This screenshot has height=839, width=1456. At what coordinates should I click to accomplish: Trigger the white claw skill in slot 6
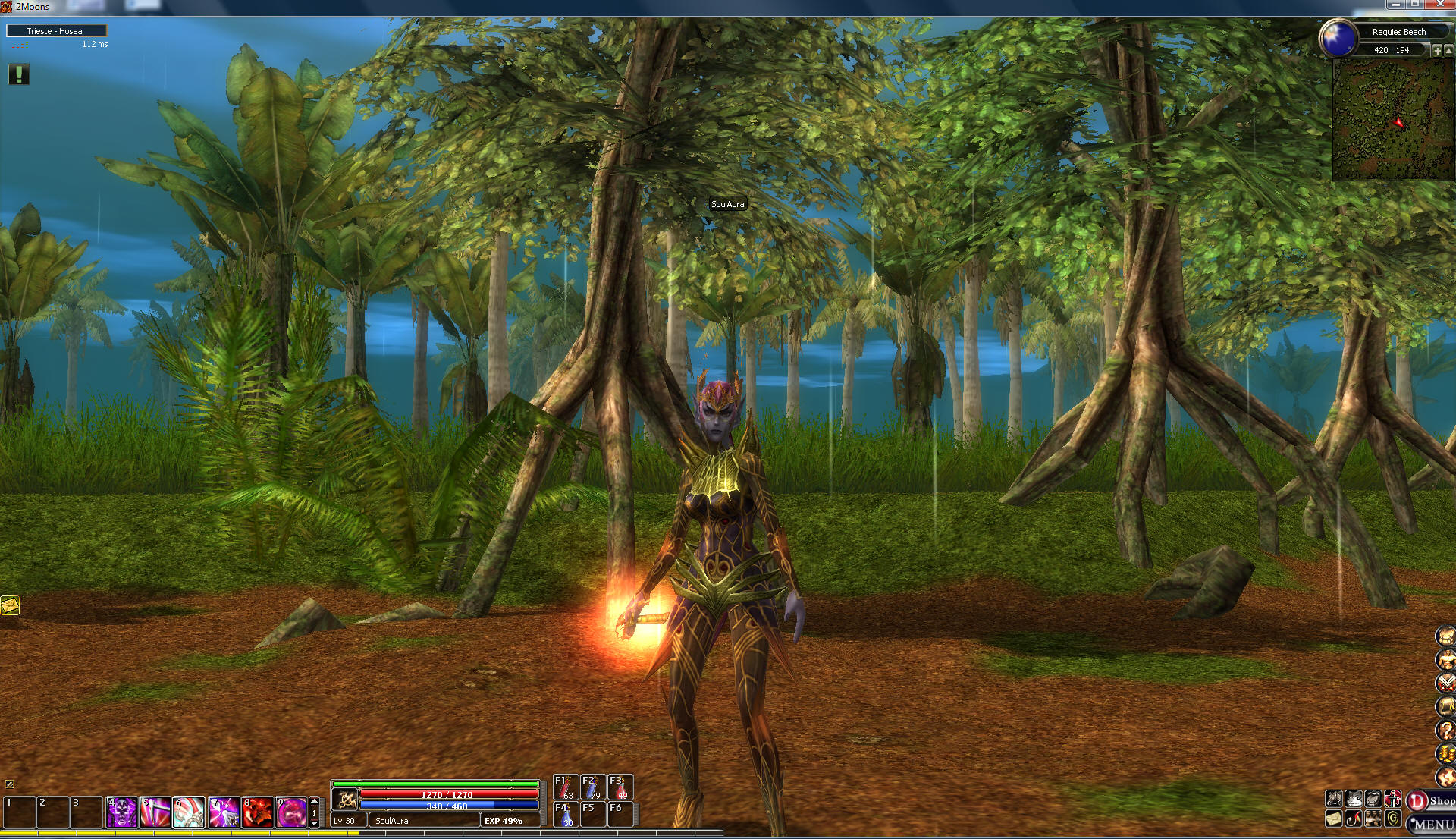click(x=189, y=812)
